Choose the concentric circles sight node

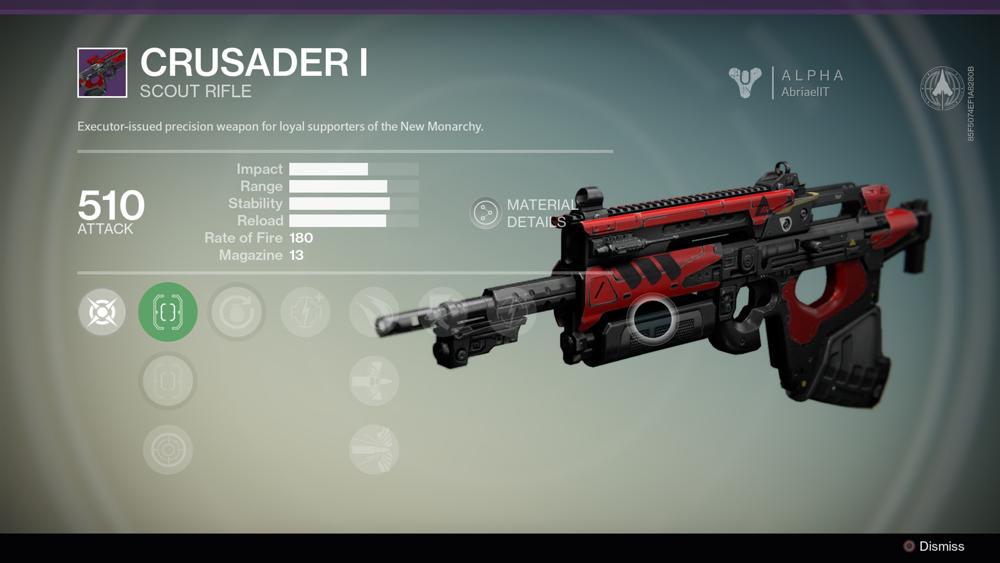coord(168,449)
